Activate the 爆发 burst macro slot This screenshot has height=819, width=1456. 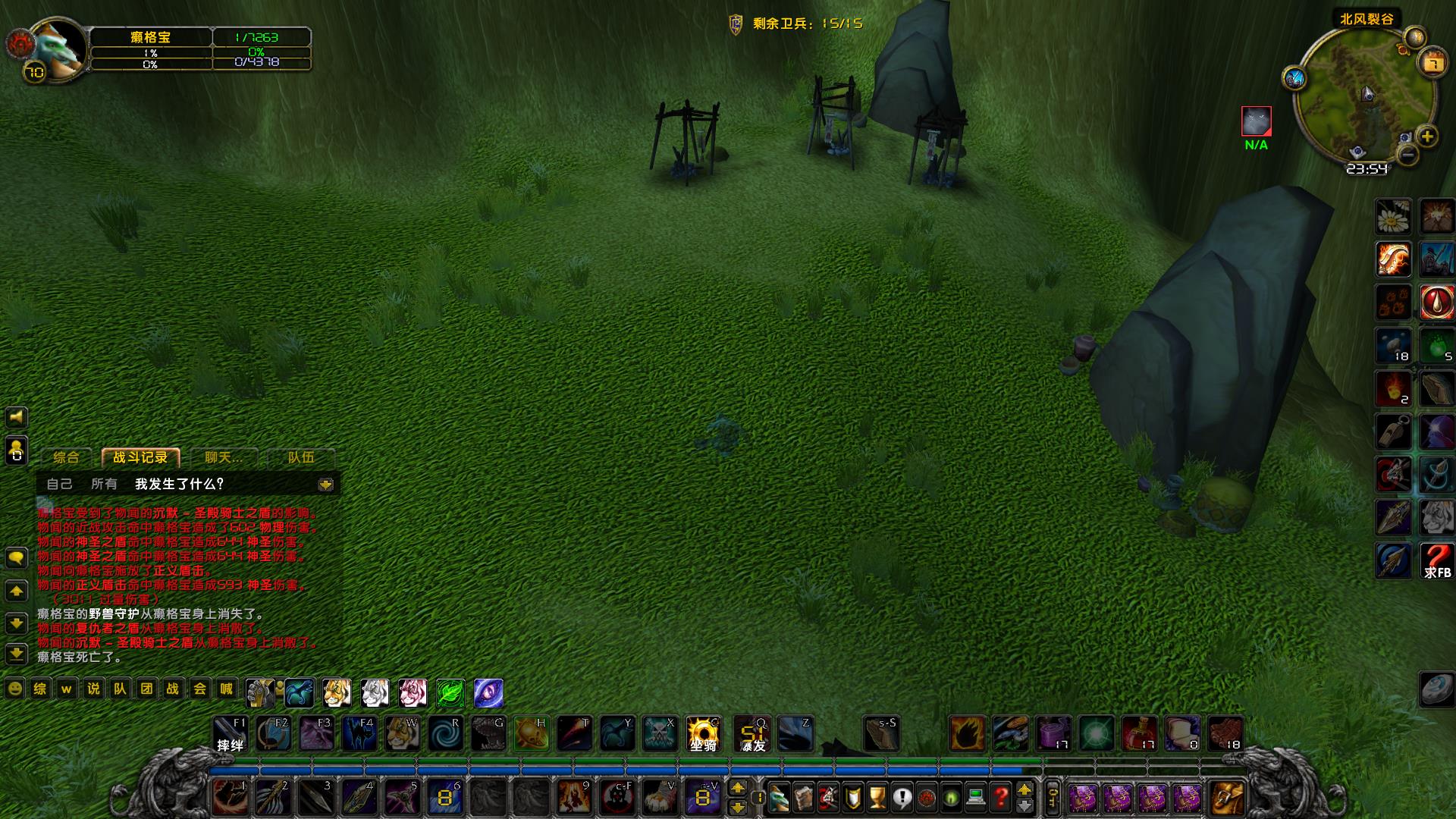point(753,734)
